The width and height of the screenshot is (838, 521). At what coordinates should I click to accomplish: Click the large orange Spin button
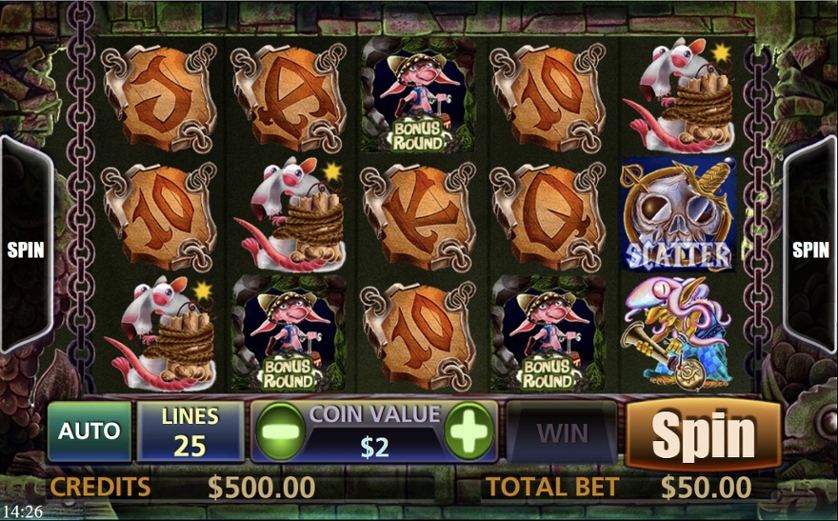[703, 434]
